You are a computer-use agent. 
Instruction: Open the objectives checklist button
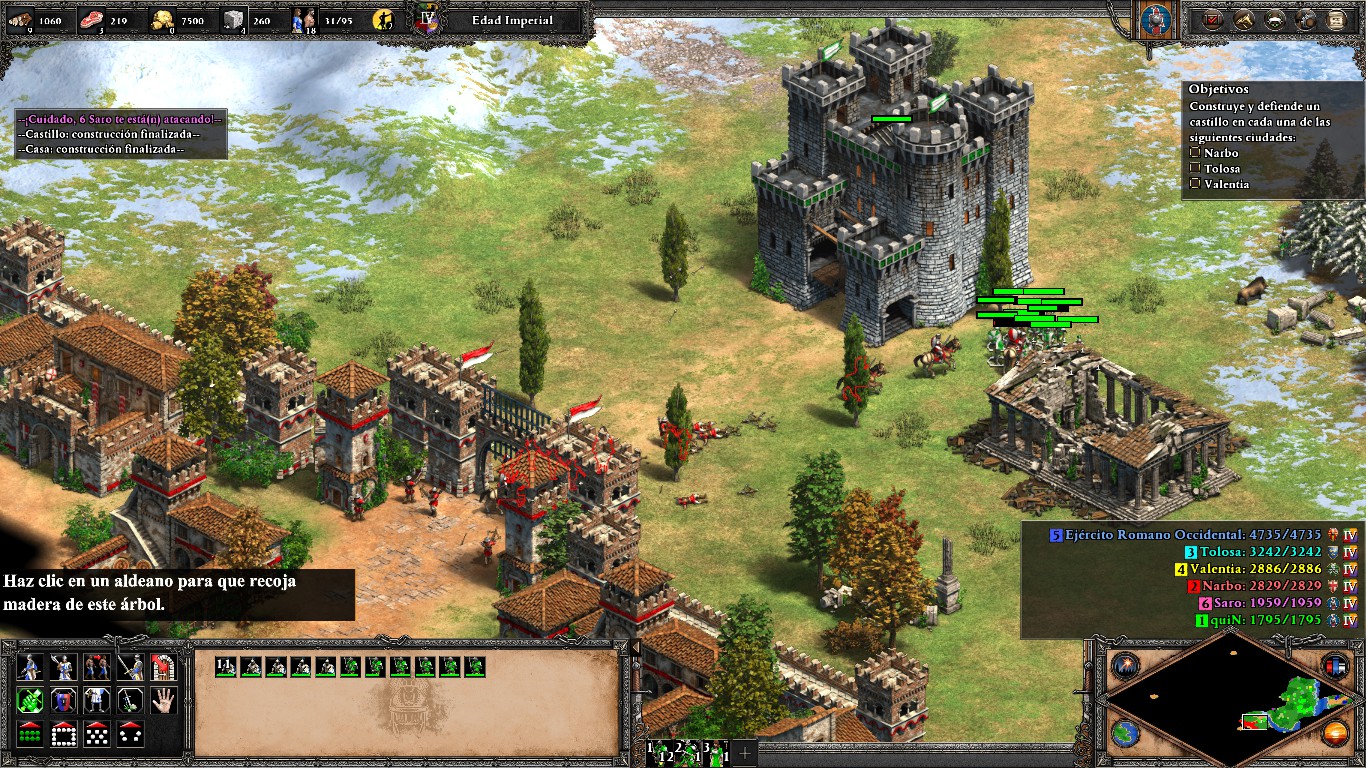tap(1213, 19)
